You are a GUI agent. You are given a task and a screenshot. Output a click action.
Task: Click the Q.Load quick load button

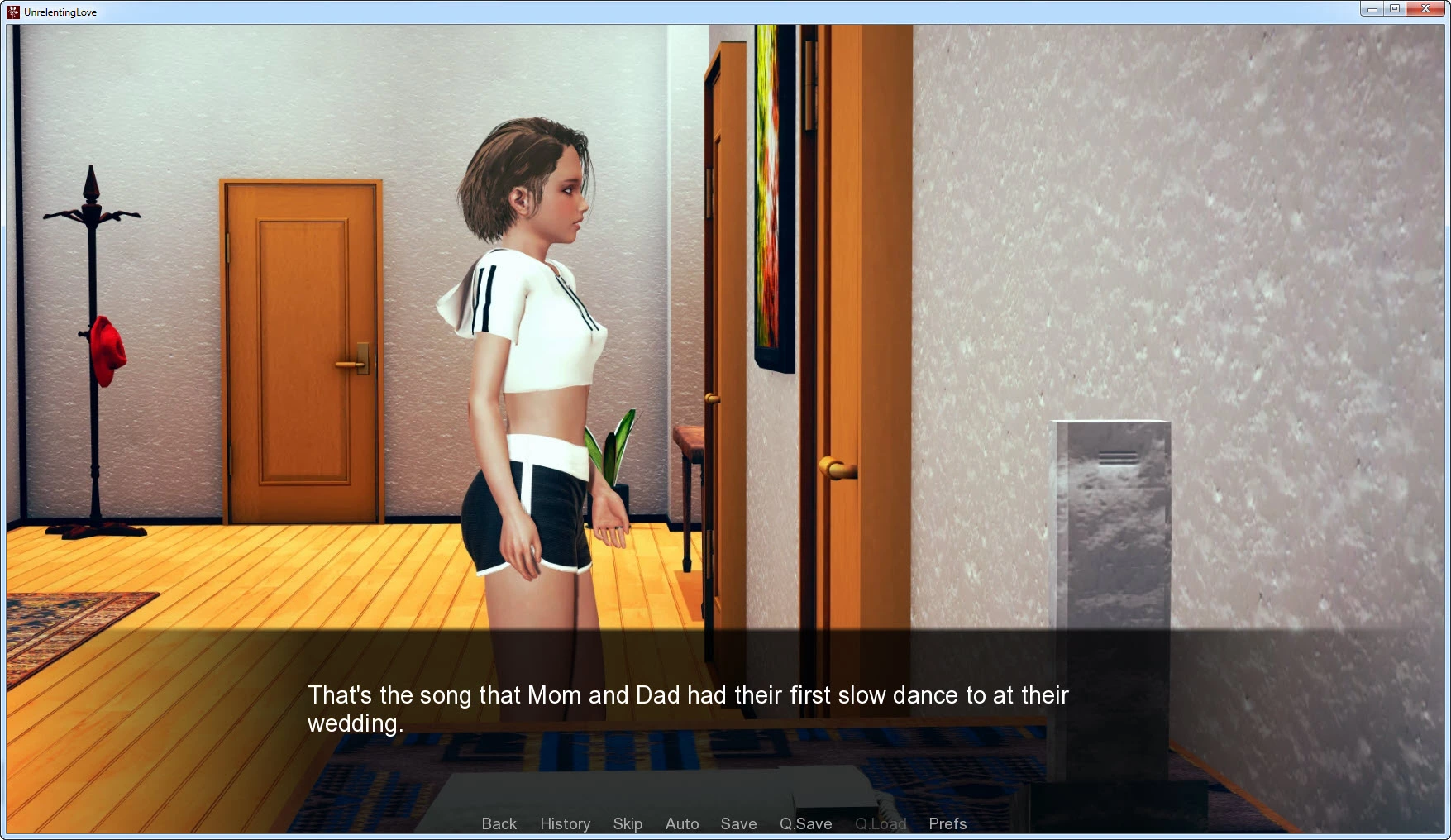[x=881, y=823]
